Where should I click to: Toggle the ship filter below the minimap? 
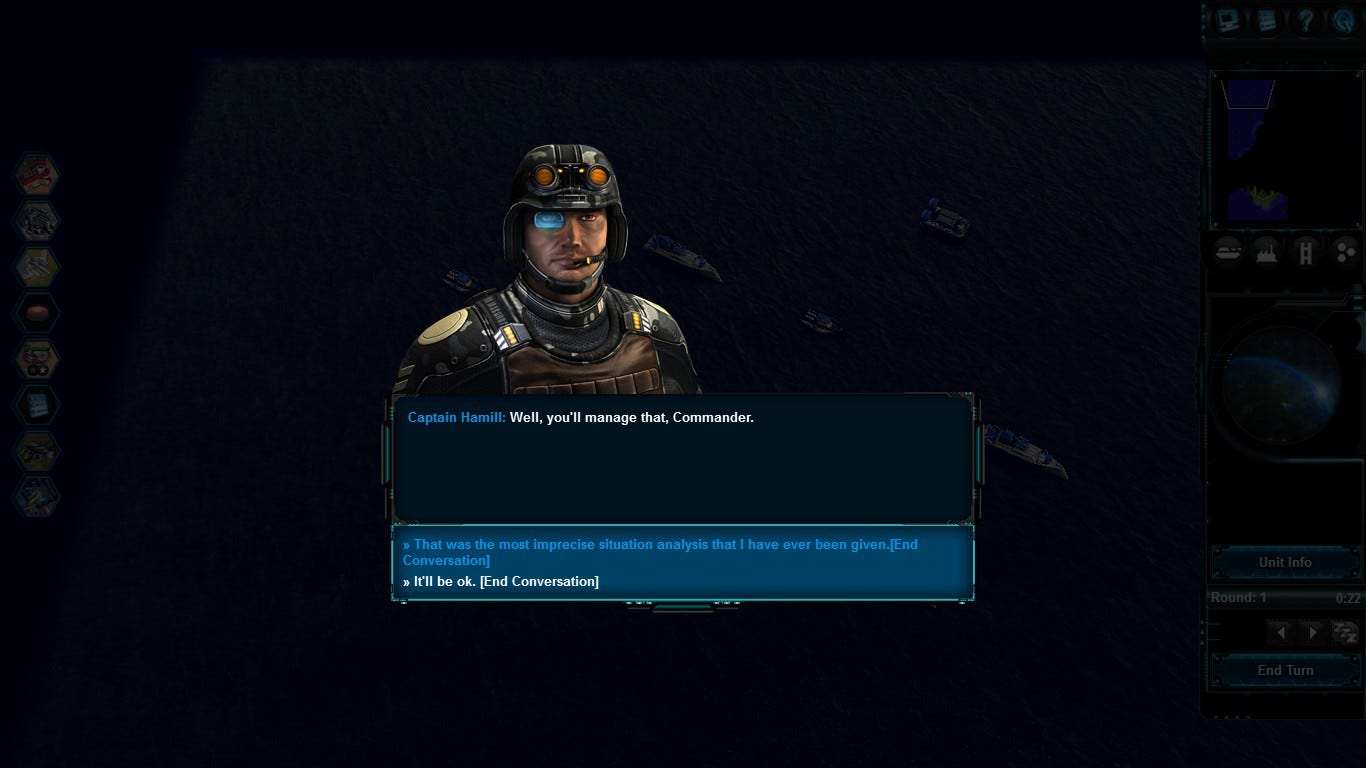tap(1228, 252)
